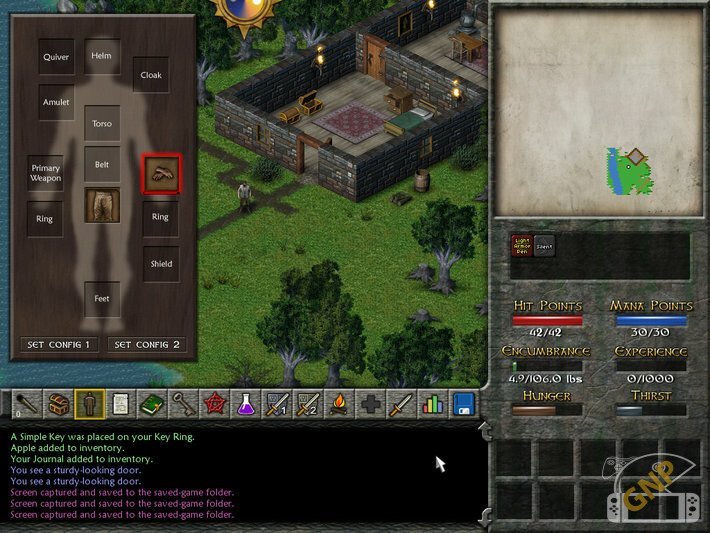Choose the Quiver slot
The width and height of the screenshot is (710, 533).
tap(56, 57)
